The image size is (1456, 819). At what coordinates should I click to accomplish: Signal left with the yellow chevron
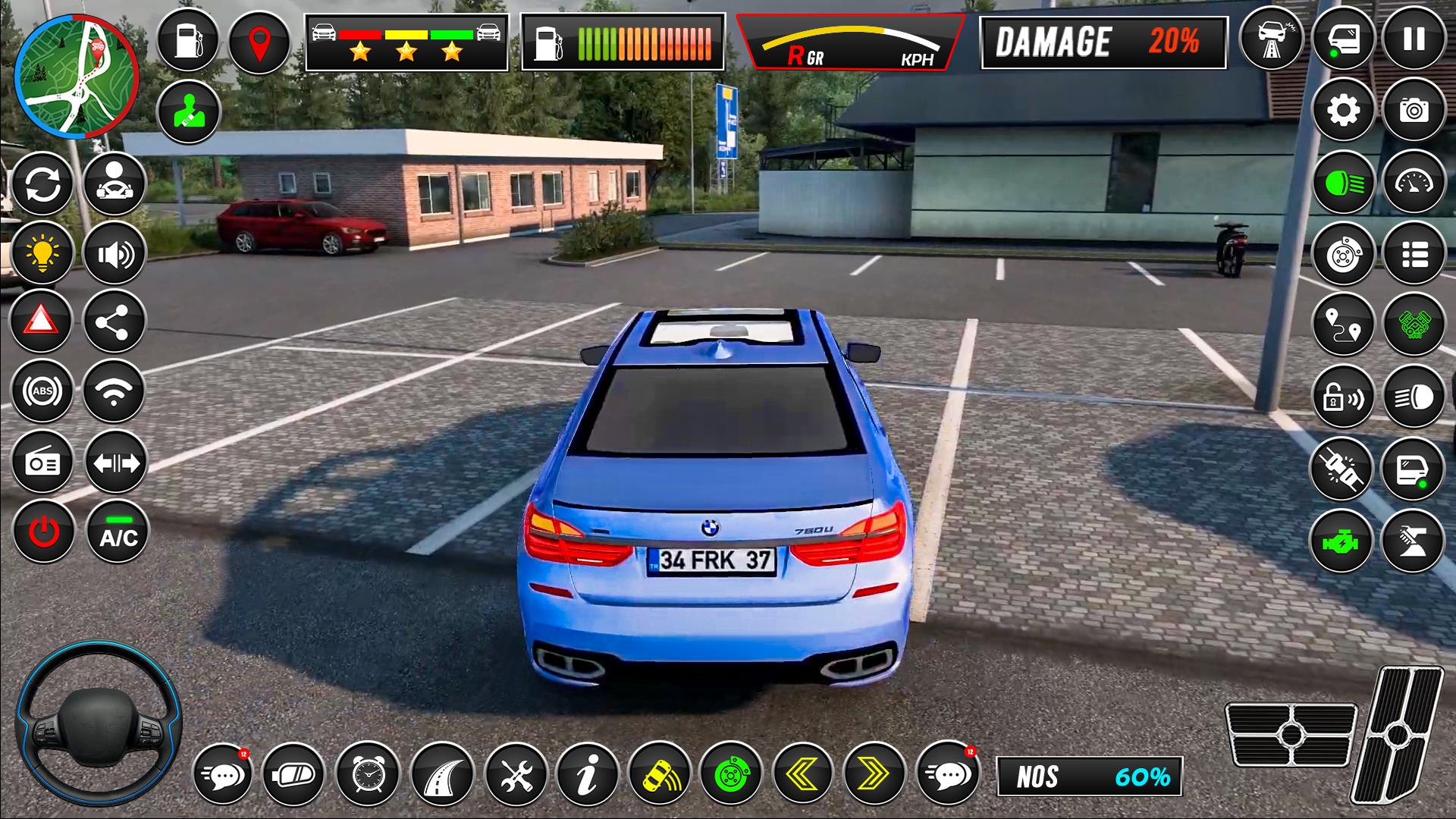pyautogui.click(x=802, y=773)
